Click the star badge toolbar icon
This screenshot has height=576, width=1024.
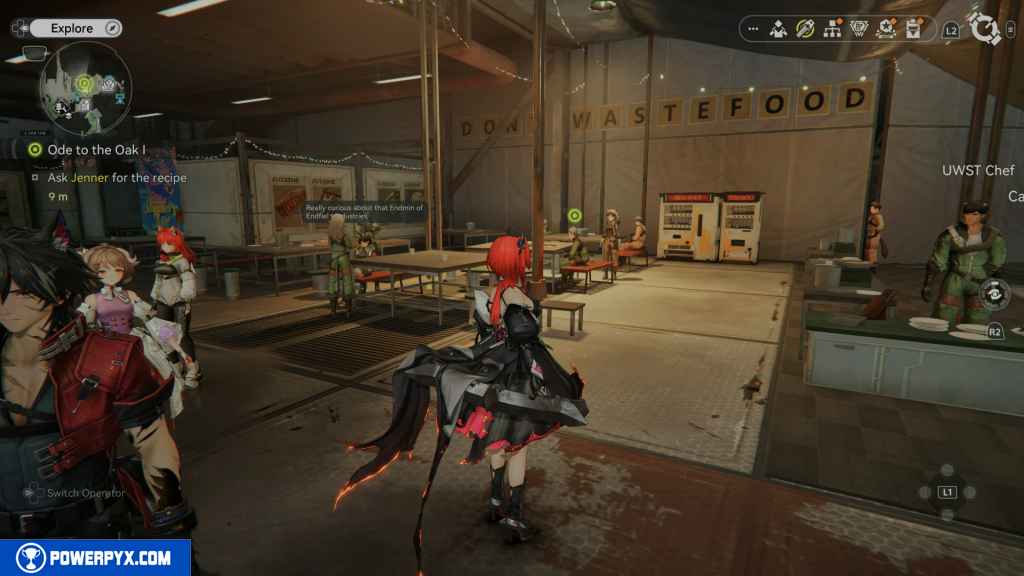click(x=885, y=29)
